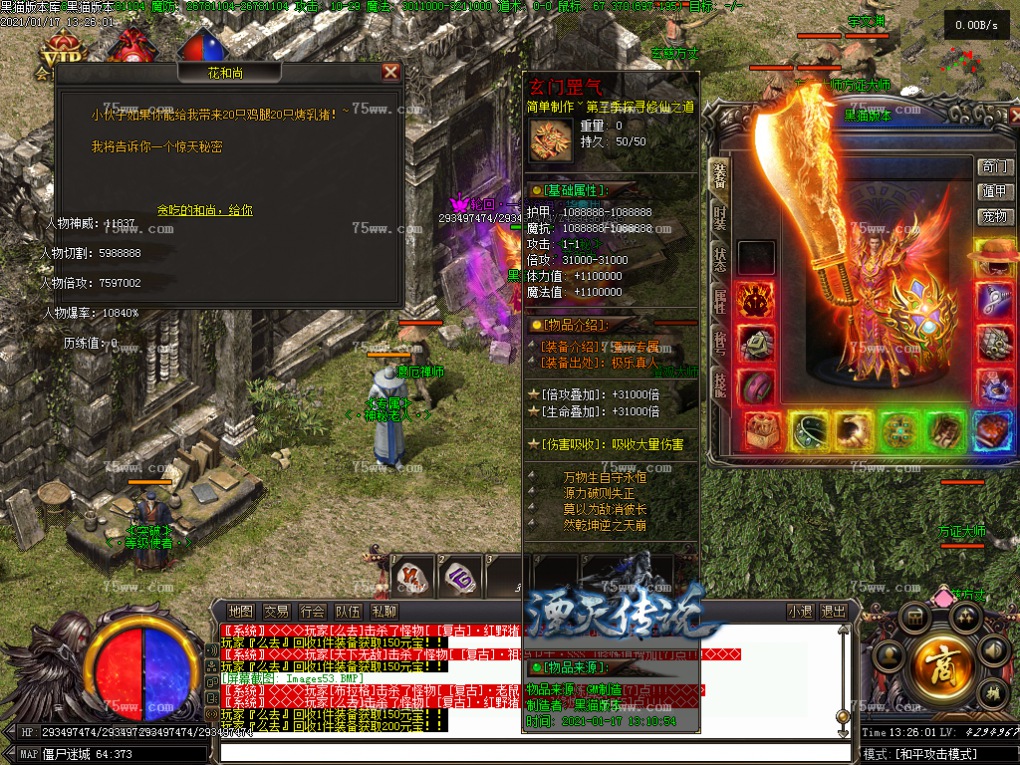Select the purple ring equipment slot

coord(755,386)
